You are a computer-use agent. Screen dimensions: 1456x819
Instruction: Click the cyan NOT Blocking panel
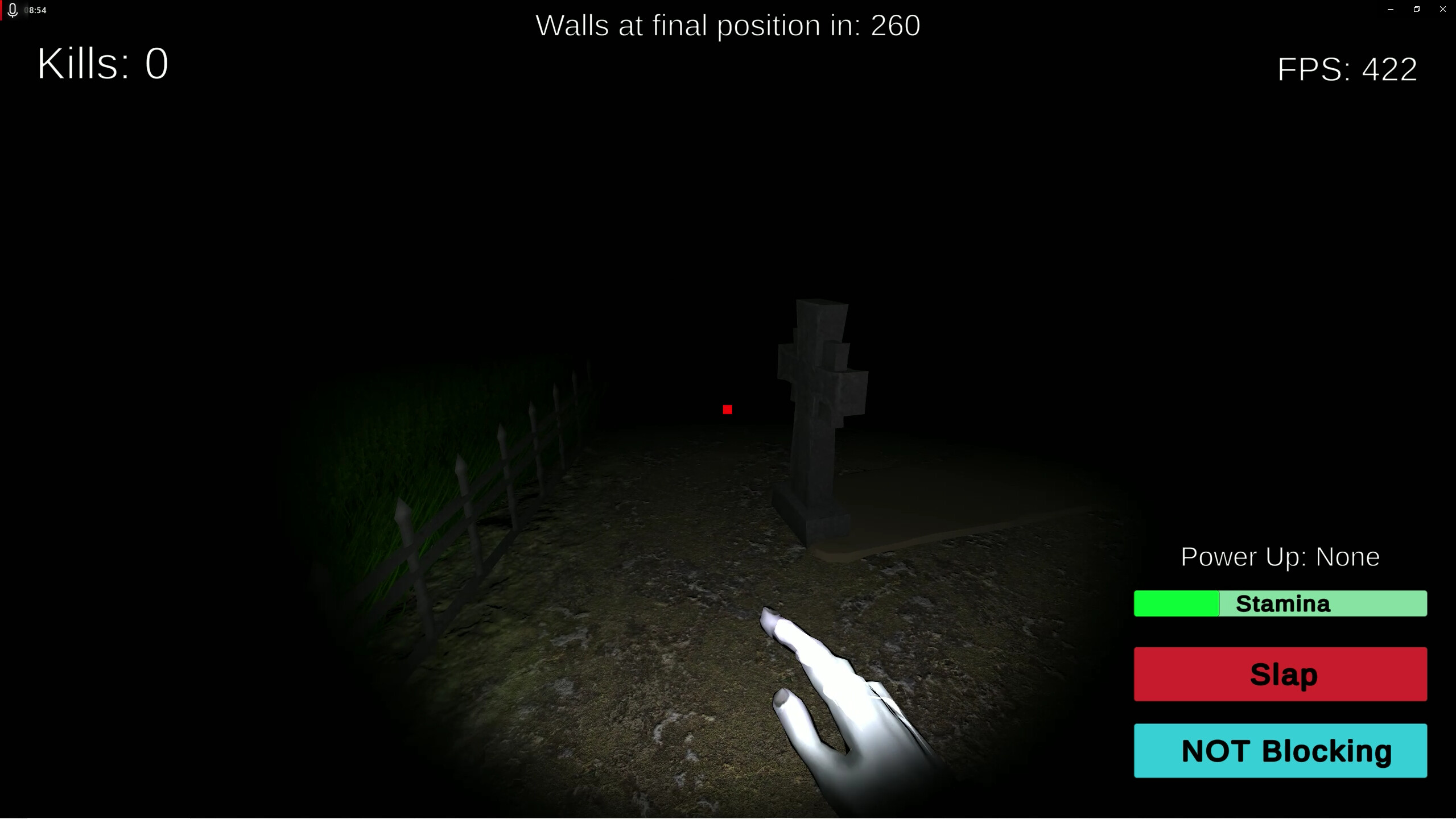[1280, 751]
